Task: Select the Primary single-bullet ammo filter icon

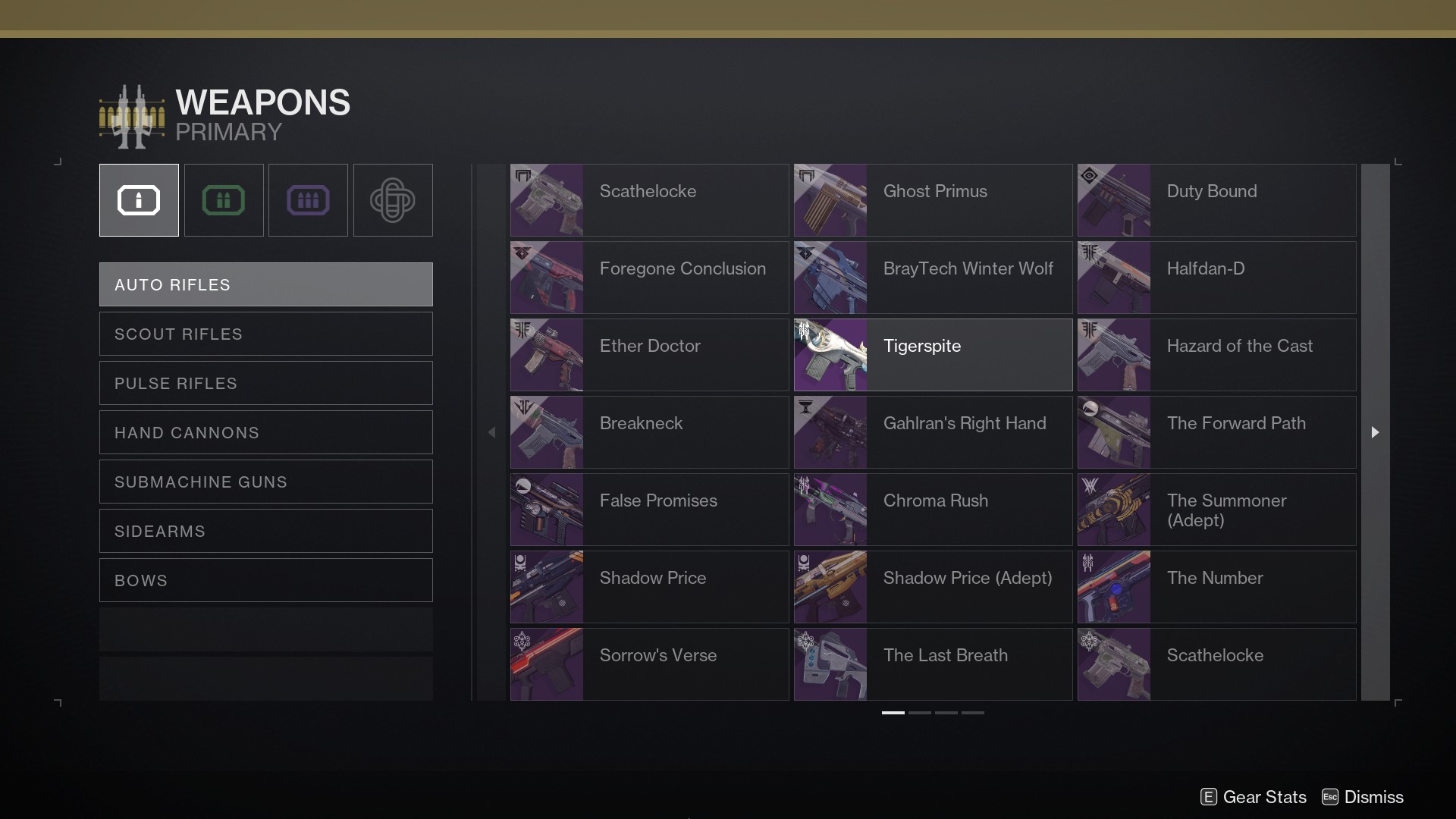Action: click(138, 199)
